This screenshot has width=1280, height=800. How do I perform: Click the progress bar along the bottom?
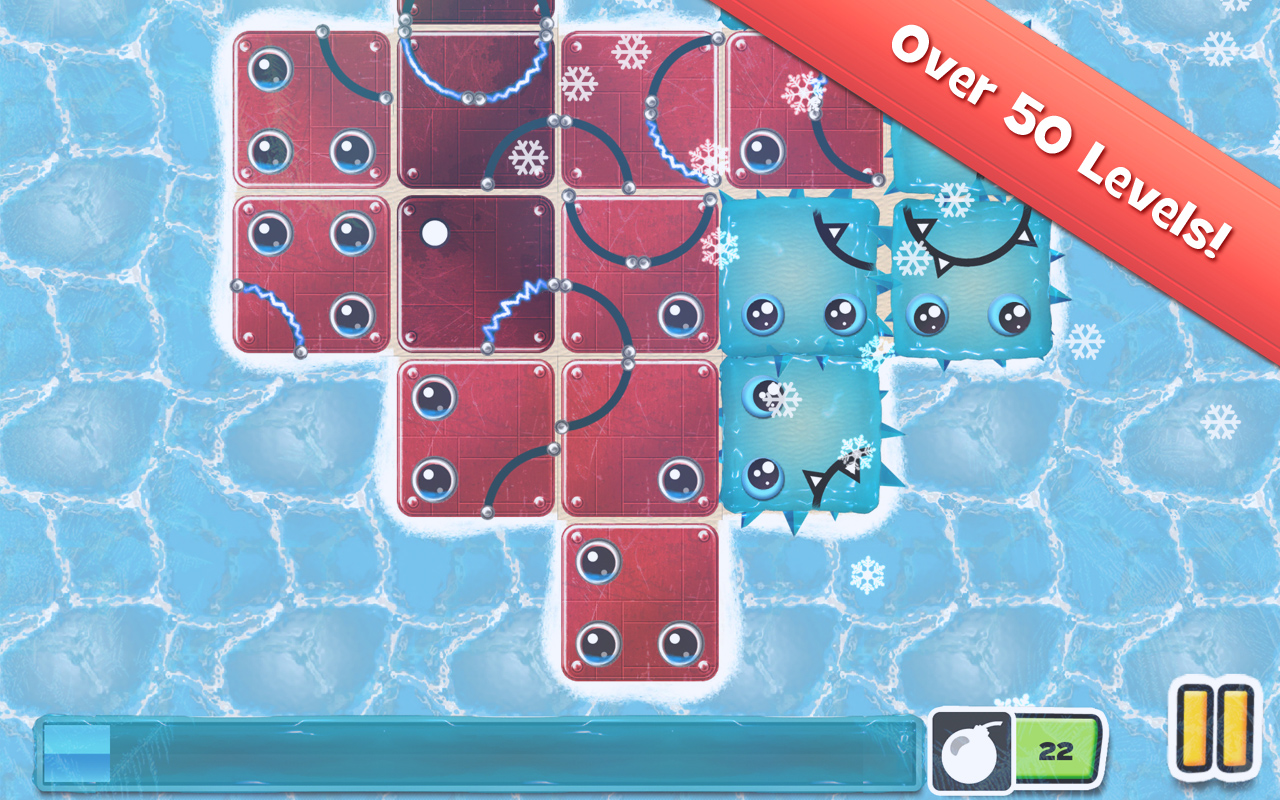click(470, 755)
